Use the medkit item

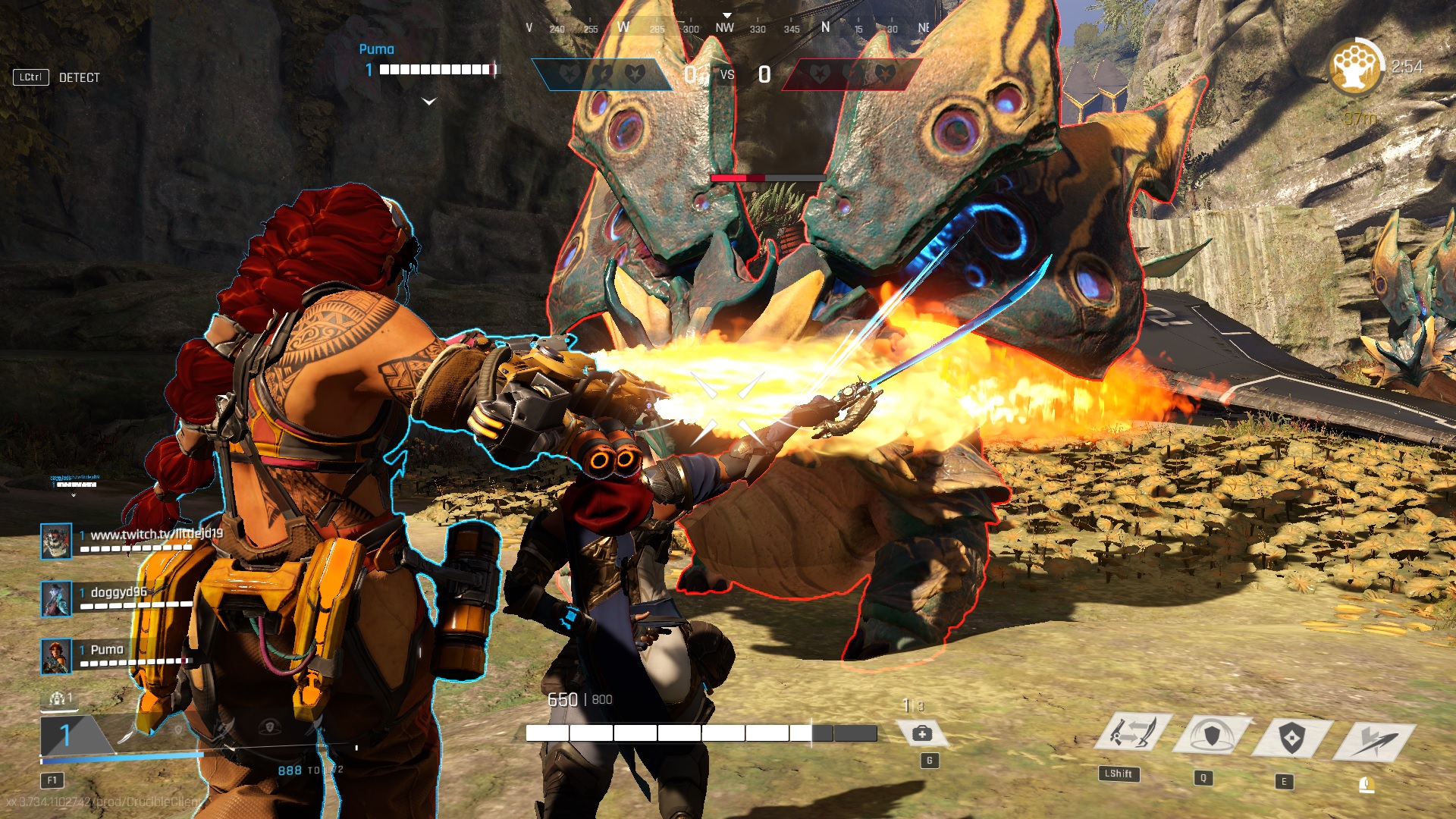(922, 733)
